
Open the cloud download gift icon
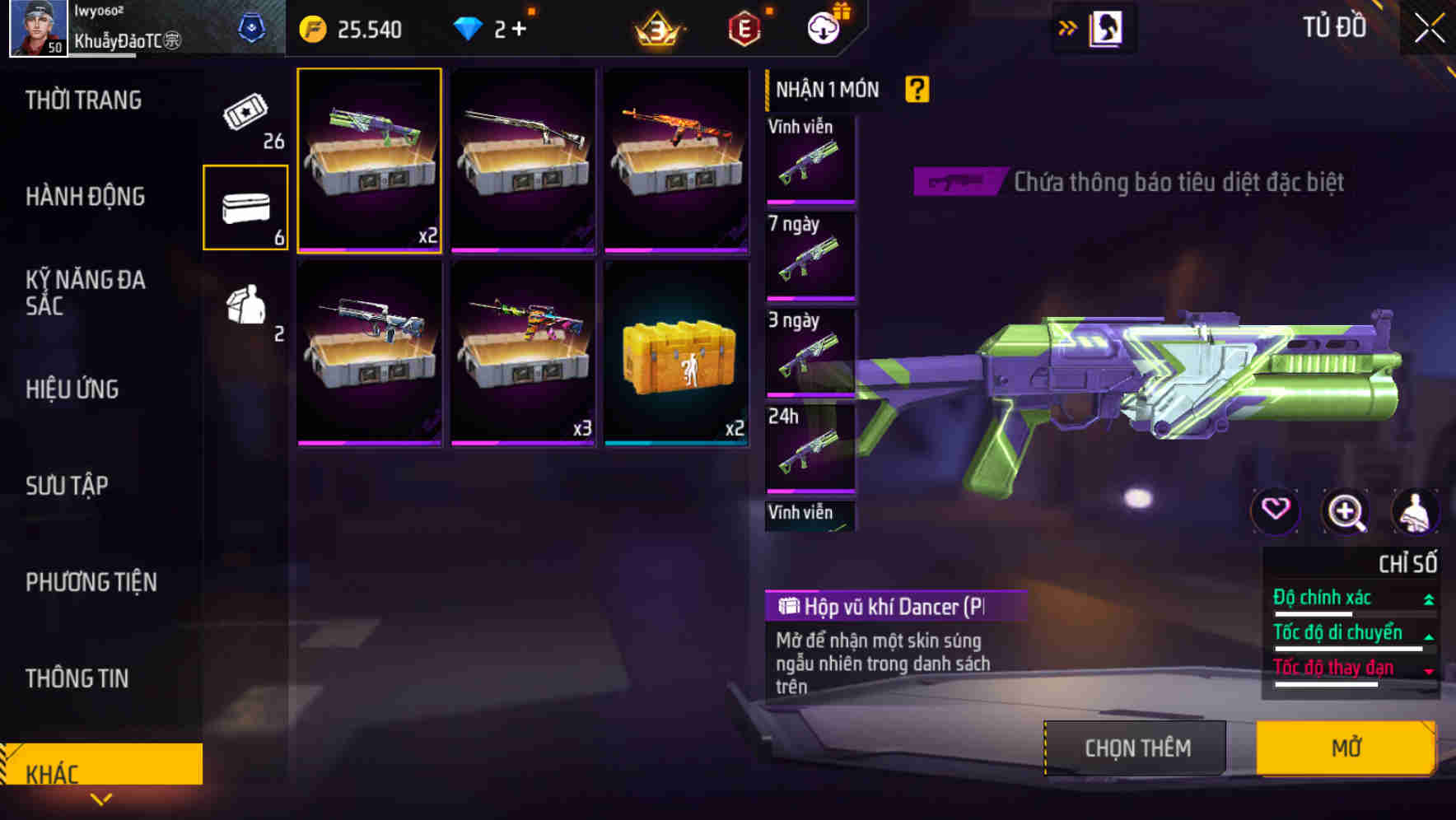pos(824,27)
